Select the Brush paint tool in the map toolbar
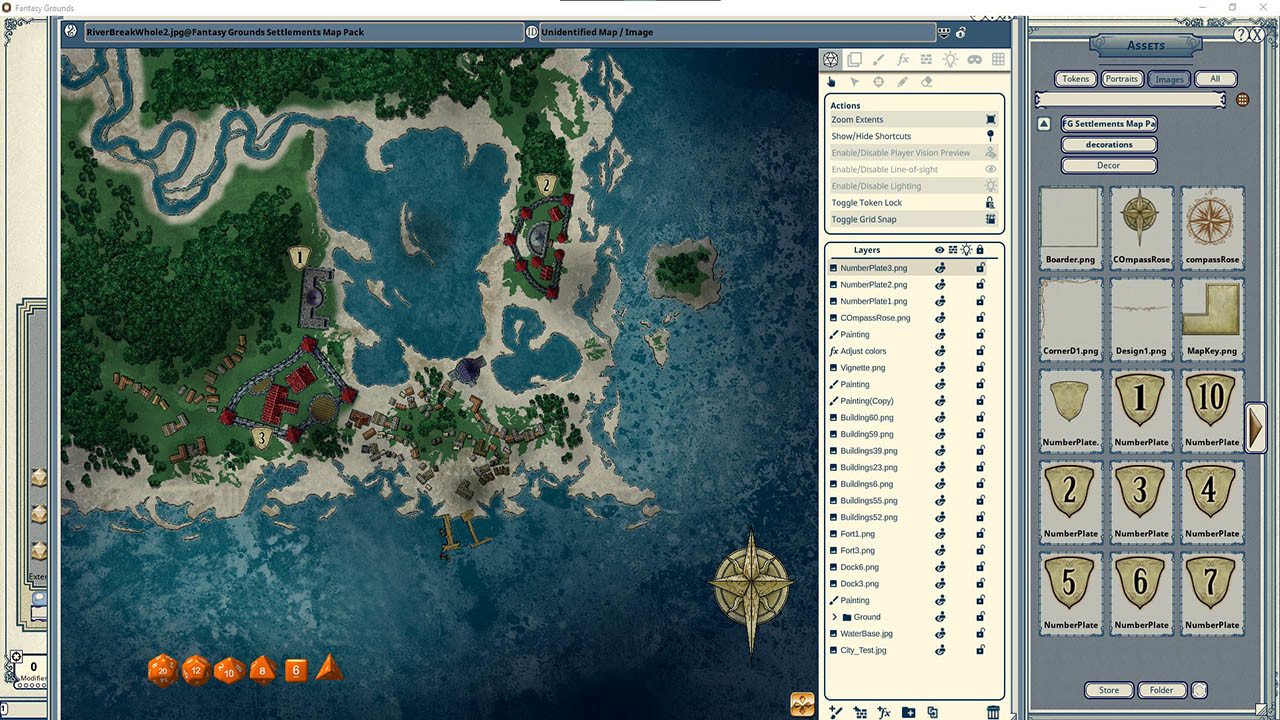Viewport: 1280px width, 720px height. coord(878,59)
